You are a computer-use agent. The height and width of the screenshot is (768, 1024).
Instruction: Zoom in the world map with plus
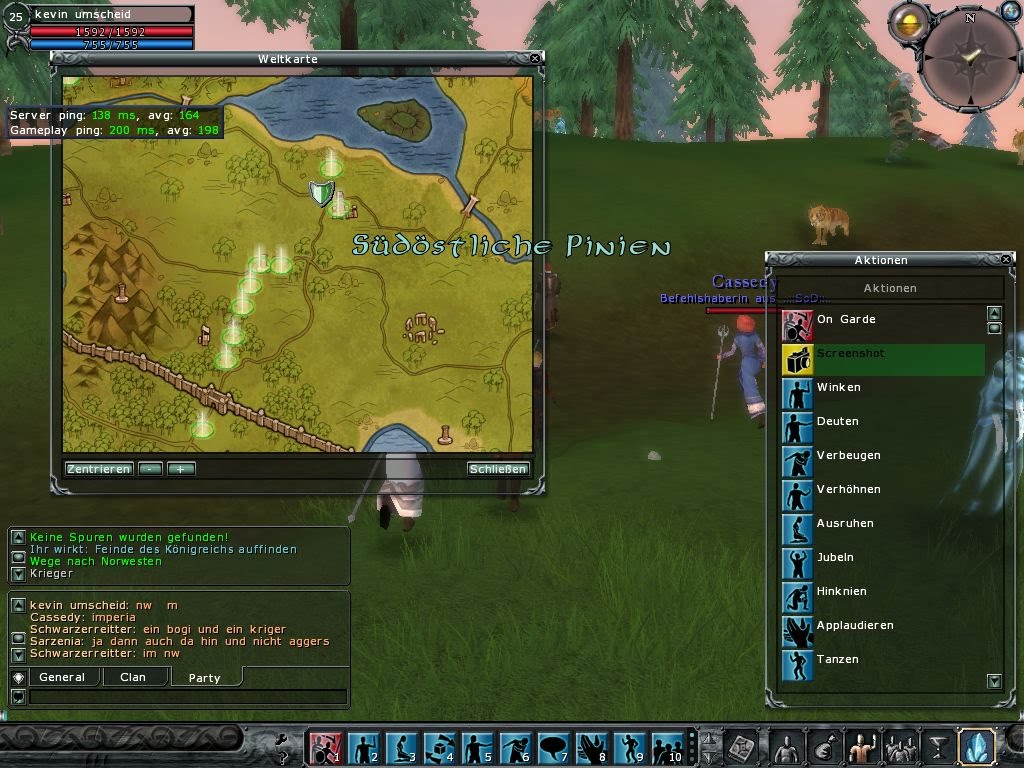pyautogui.click(x=181, y=469)
